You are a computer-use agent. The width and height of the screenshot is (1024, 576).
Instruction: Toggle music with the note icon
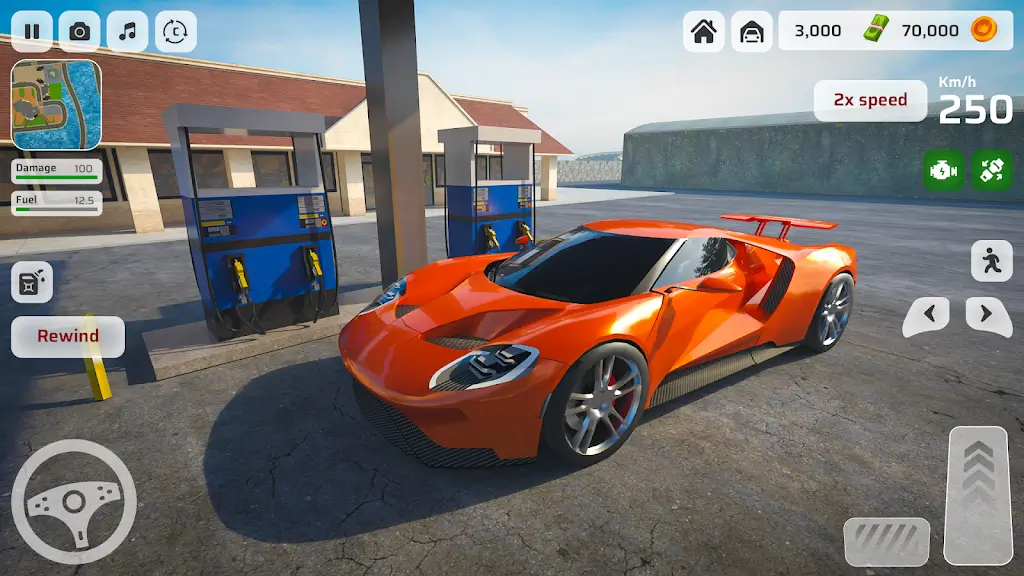click(127, 32)
